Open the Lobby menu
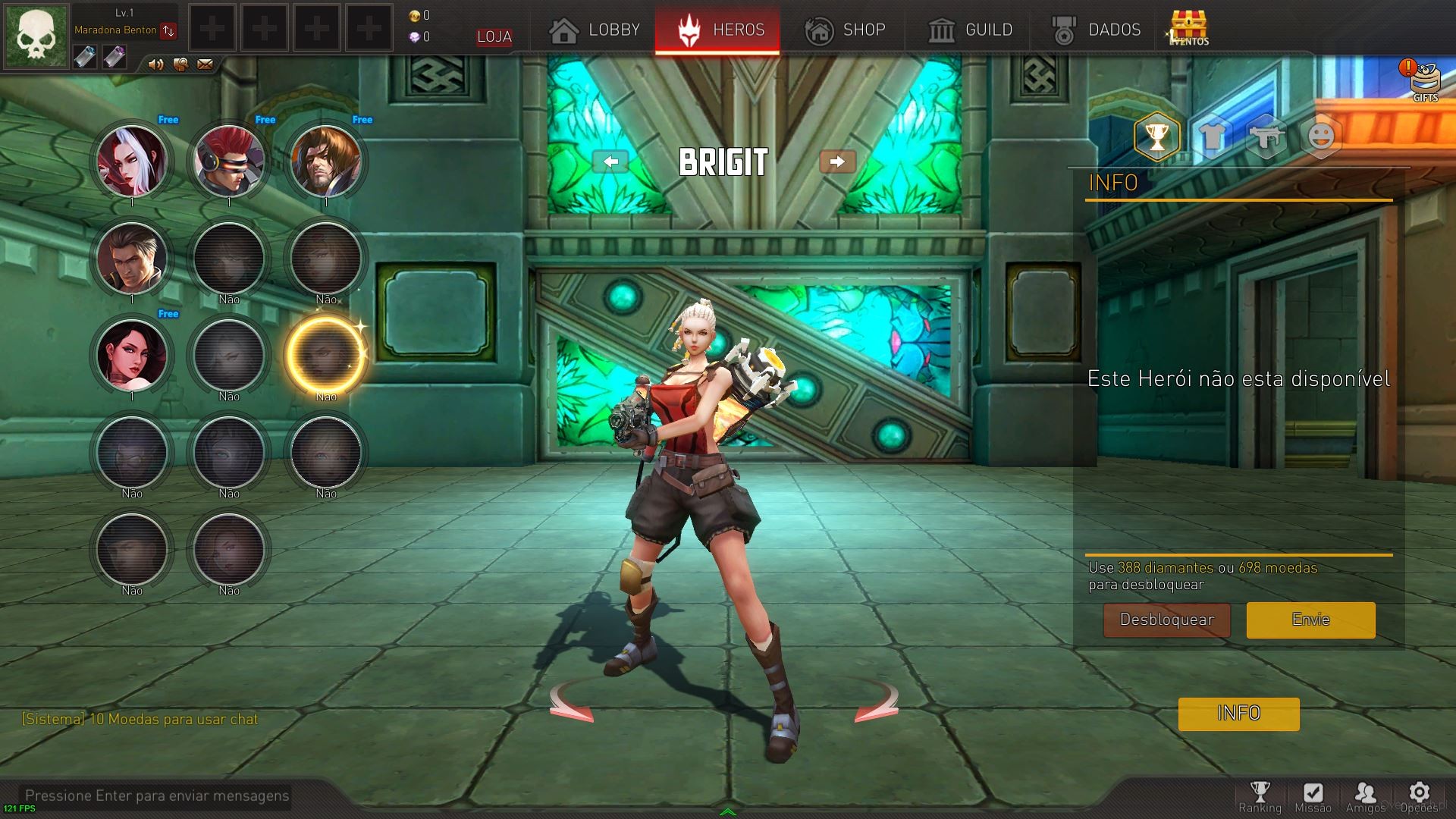 click(595, 30)
